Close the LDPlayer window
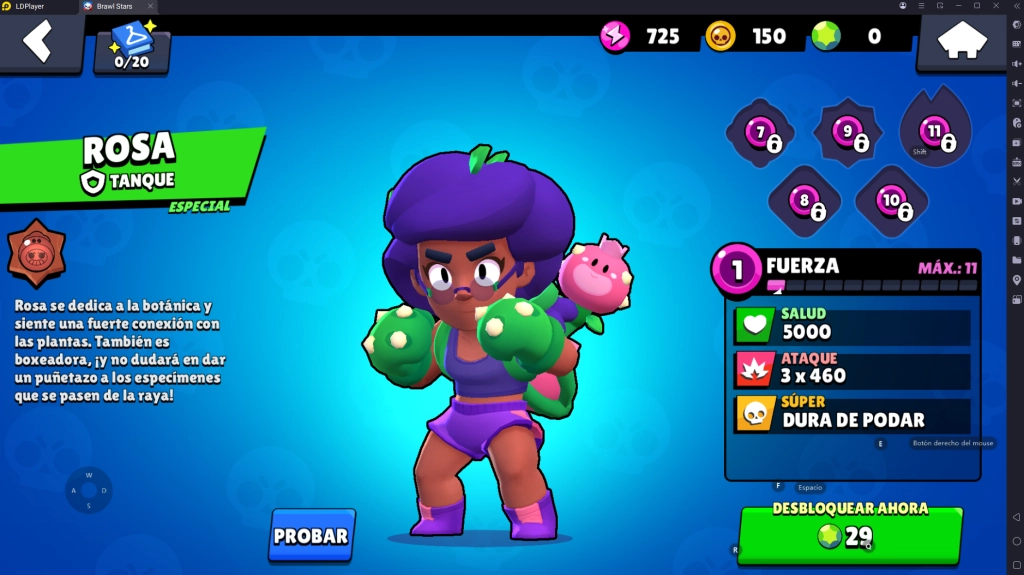 (x=995, y=6)
